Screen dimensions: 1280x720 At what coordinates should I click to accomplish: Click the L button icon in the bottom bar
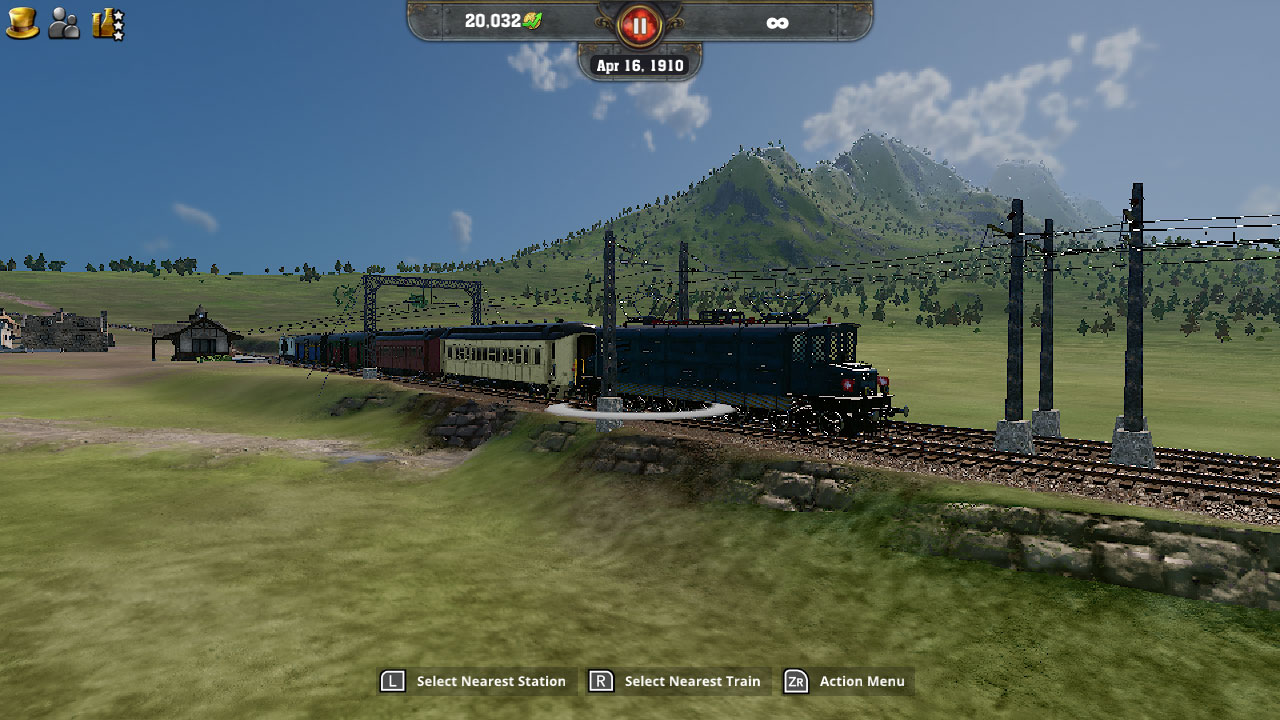click(x=394, y=681)
